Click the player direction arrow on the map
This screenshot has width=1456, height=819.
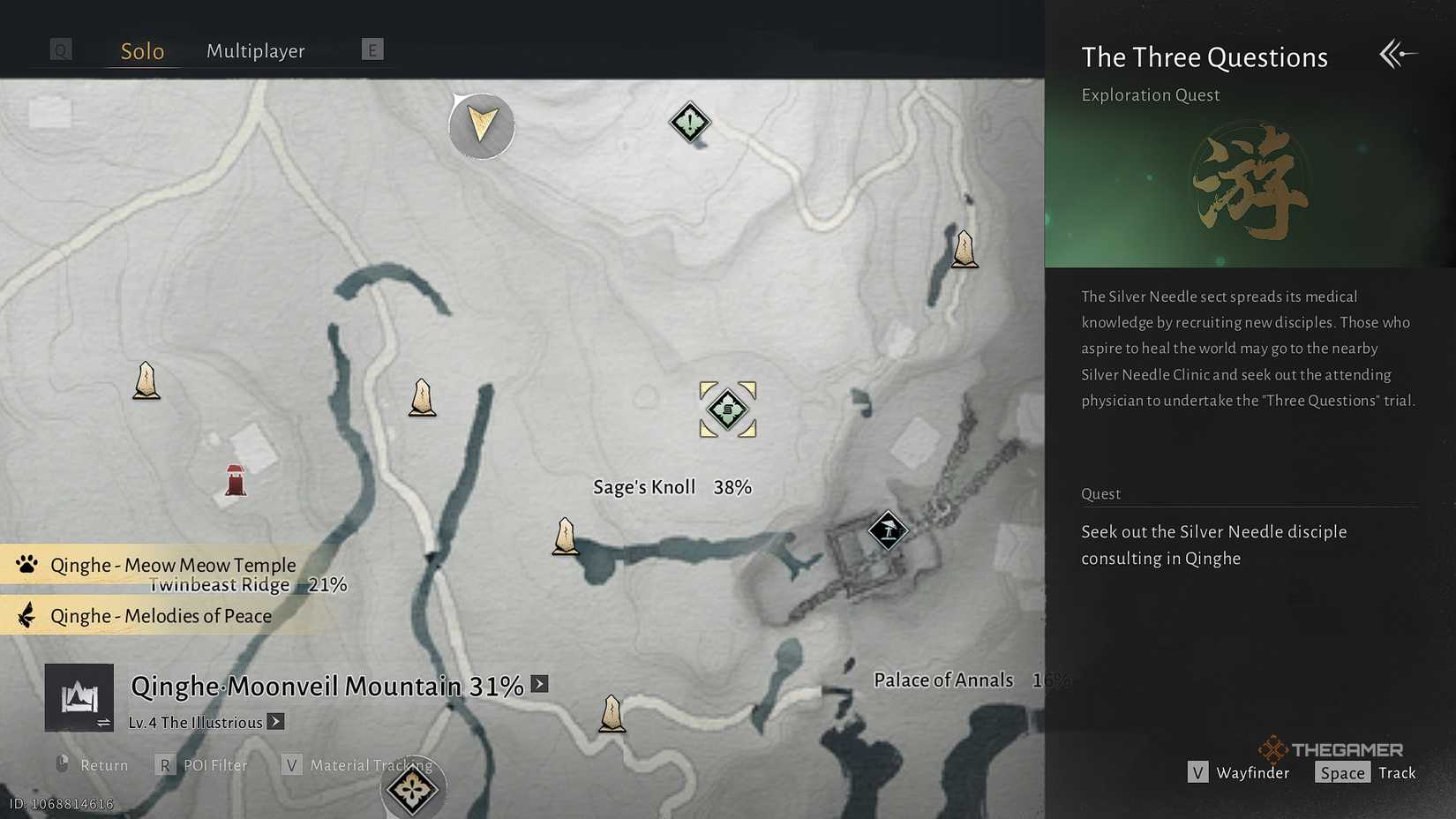pos(481,126)
